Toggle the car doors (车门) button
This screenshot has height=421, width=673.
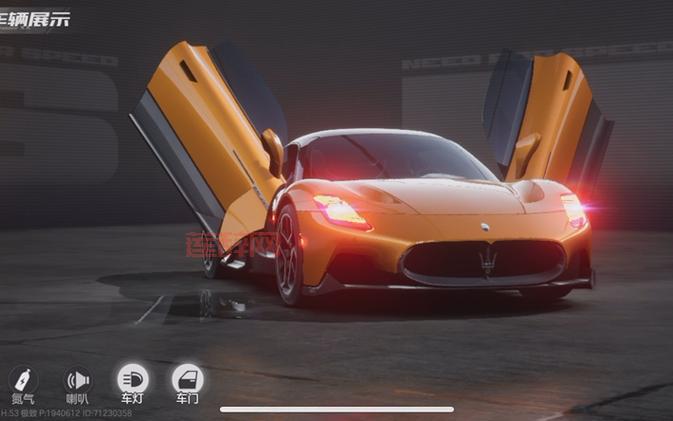click(x=187, y=380)
